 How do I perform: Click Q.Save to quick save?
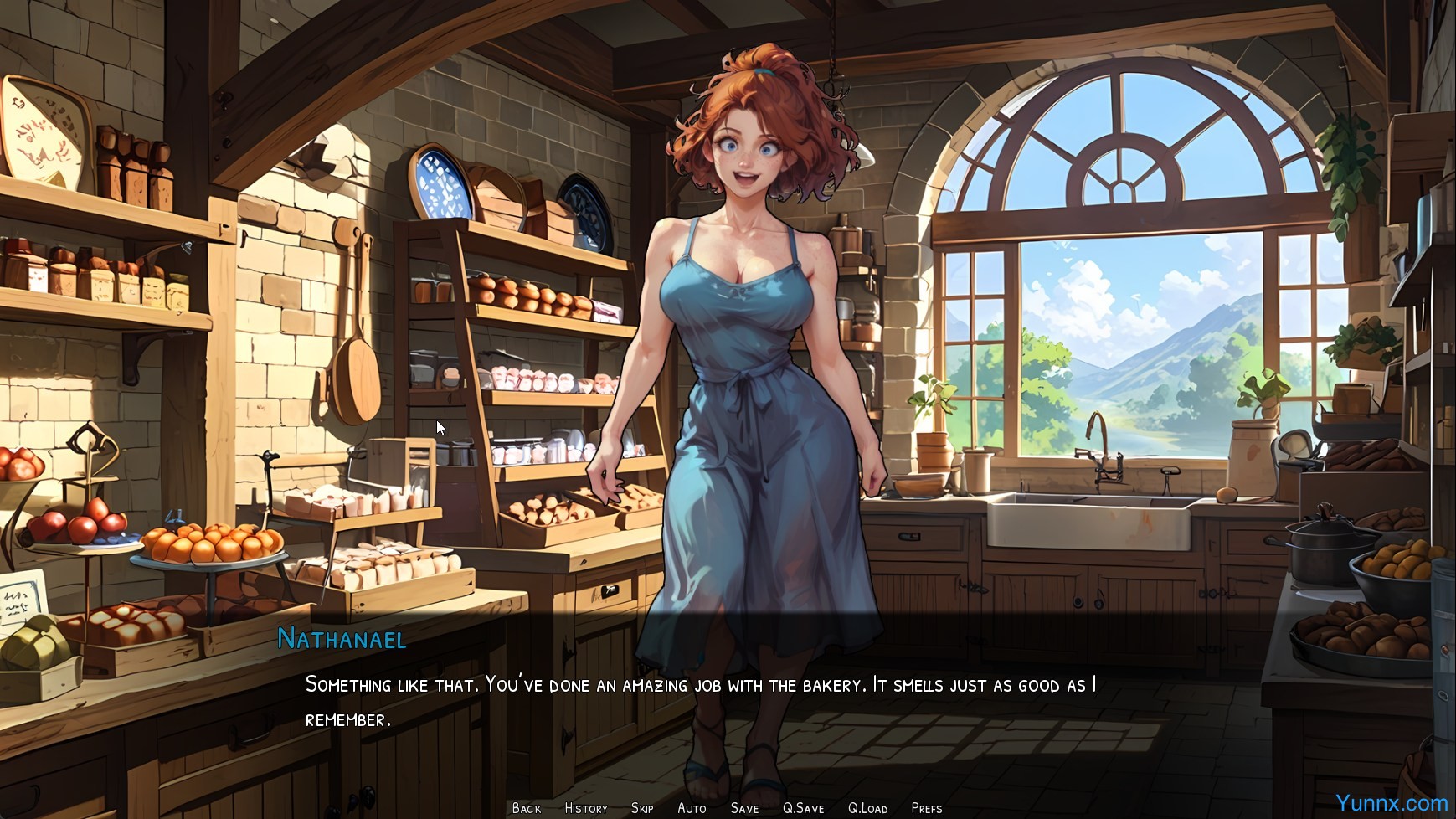[x=803, y=808]
